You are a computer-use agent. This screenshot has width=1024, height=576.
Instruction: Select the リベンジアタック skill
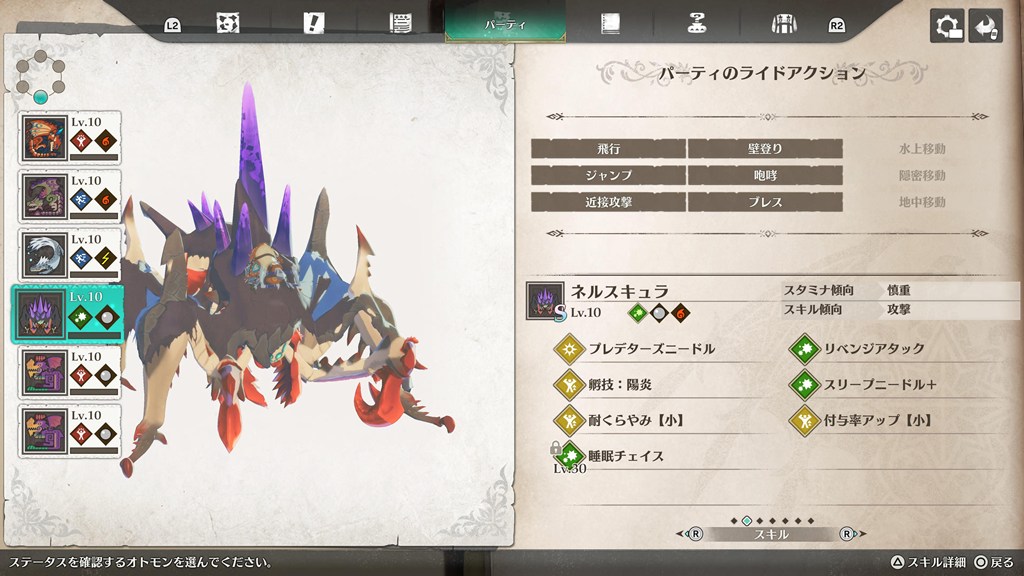click(x=873, y=349)
